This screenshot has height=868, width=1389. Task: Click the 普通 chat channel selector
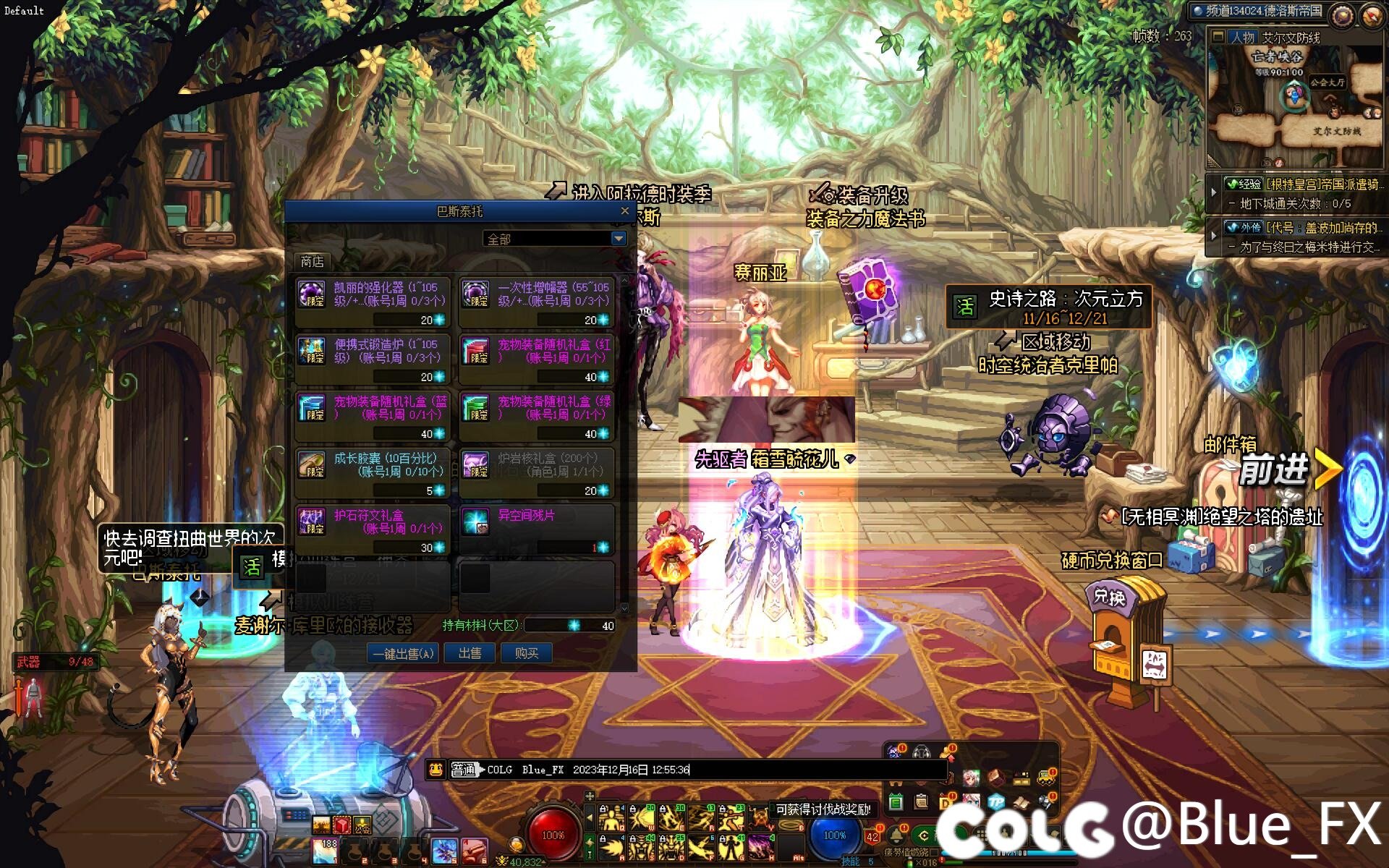tap(464, 770)
